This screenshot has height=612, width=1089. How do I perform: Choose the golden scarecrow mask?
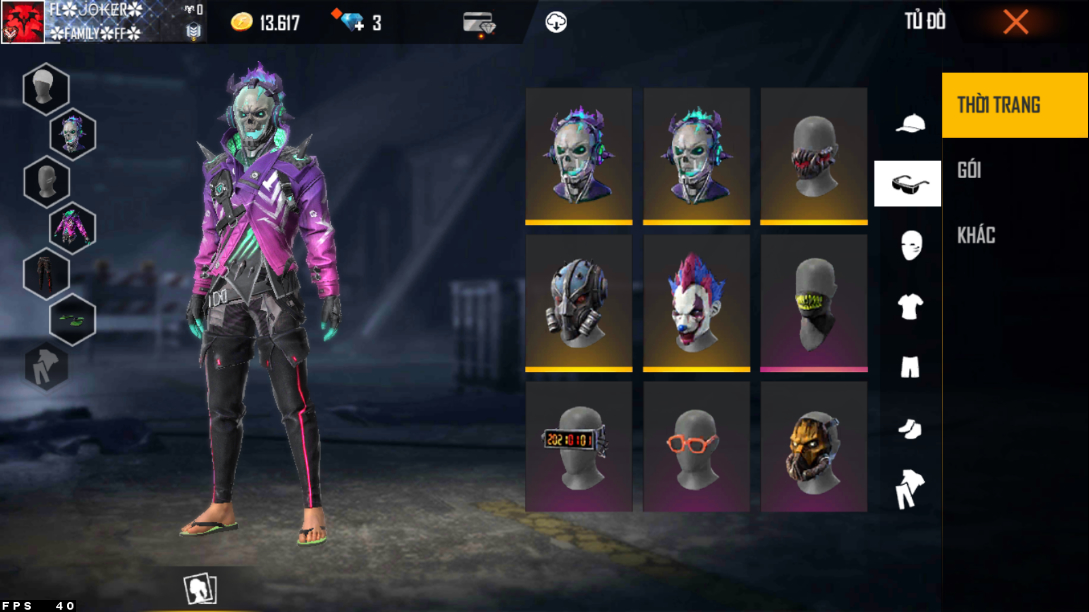coord(813,446)
